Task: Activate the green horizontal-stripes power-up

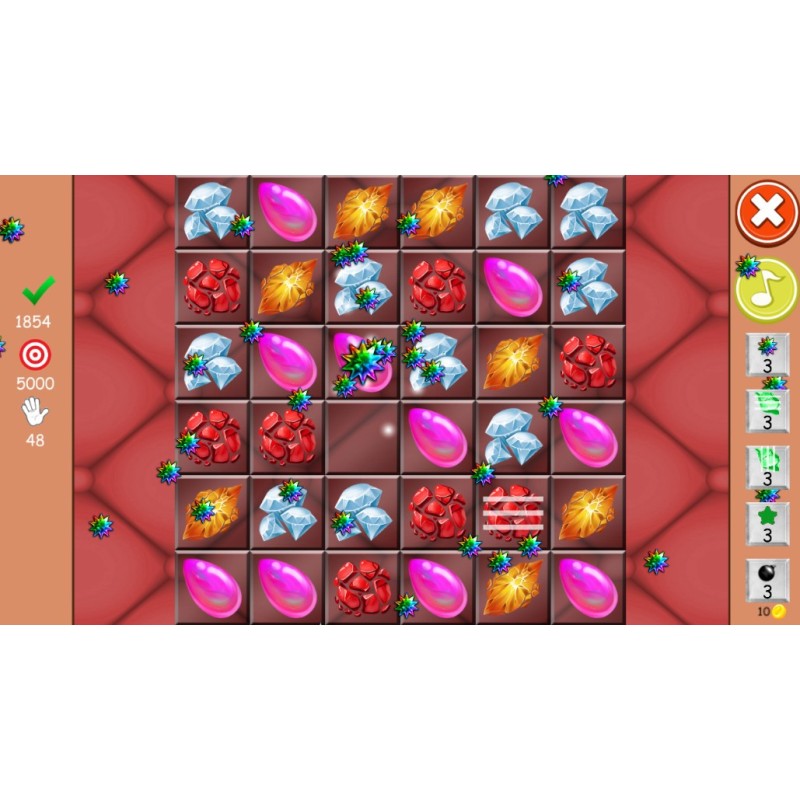Action: (767, 410)
